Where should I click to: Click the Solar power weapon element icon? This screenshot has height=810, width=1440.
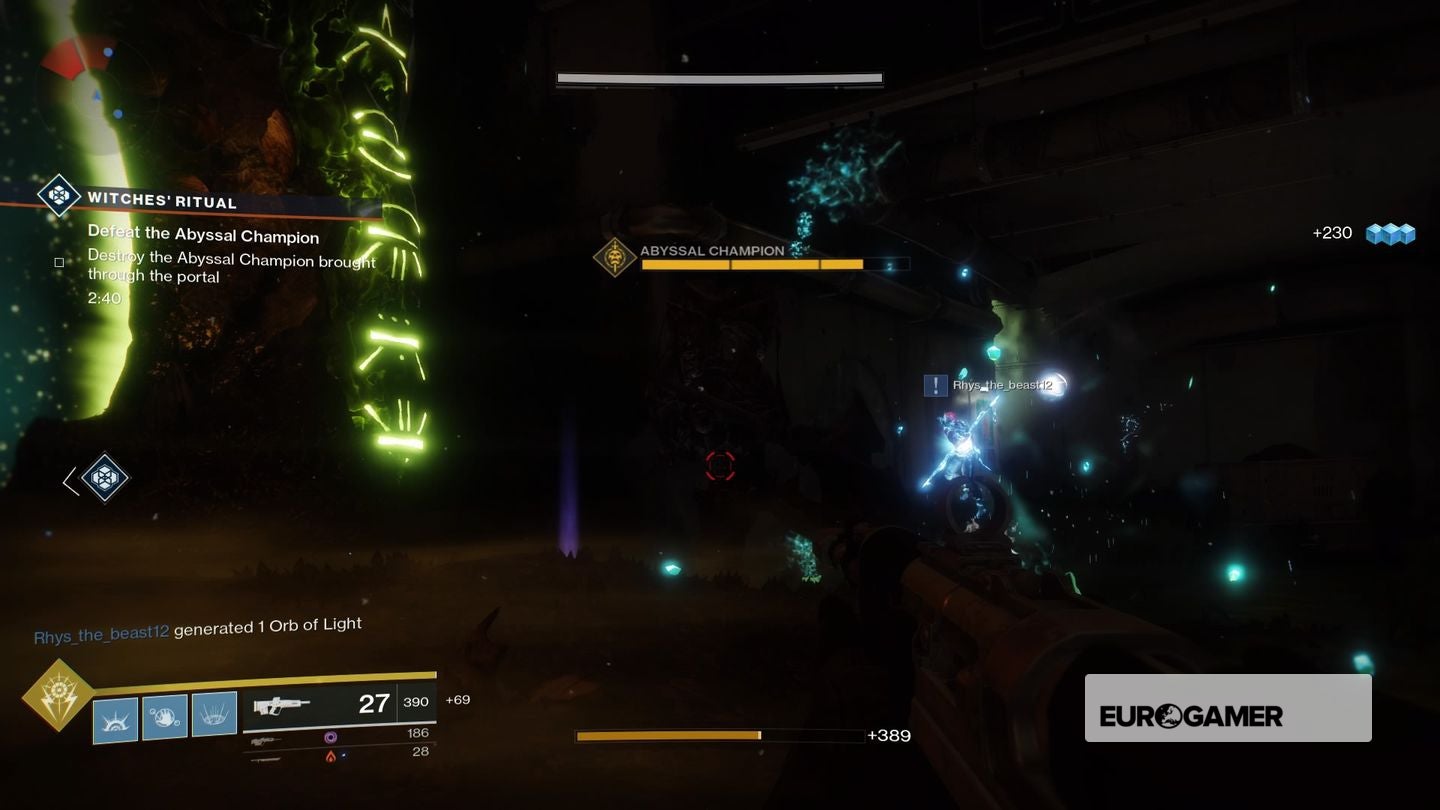pyautogui.click(x=330, y=757)
